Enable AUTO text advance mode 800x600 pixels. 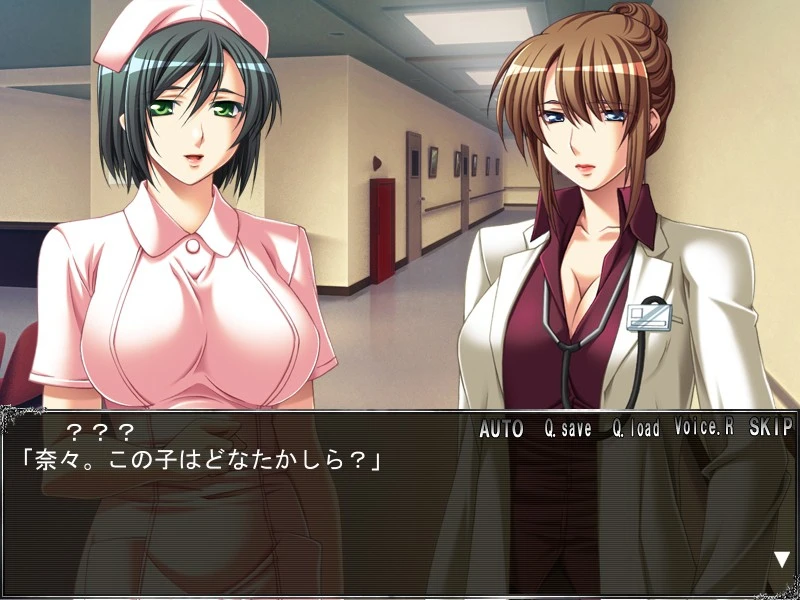501,429
